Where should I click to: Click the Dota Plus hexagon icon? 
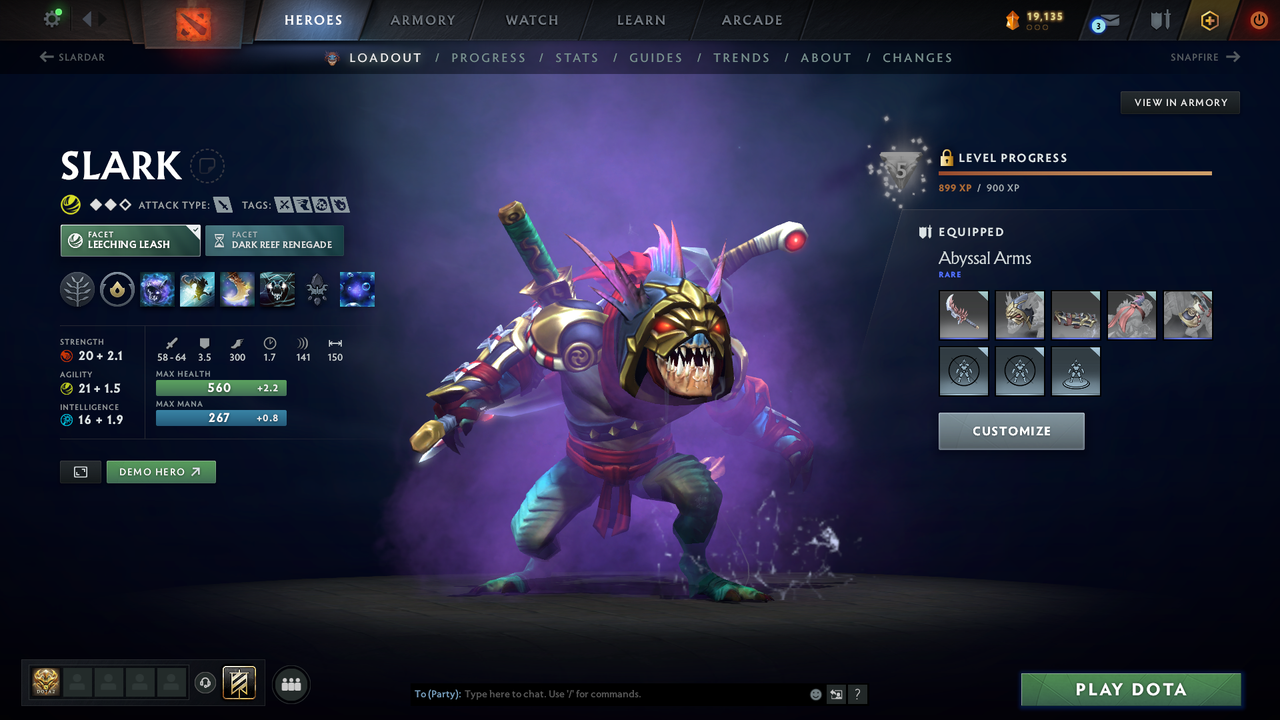coord(1209,20)
